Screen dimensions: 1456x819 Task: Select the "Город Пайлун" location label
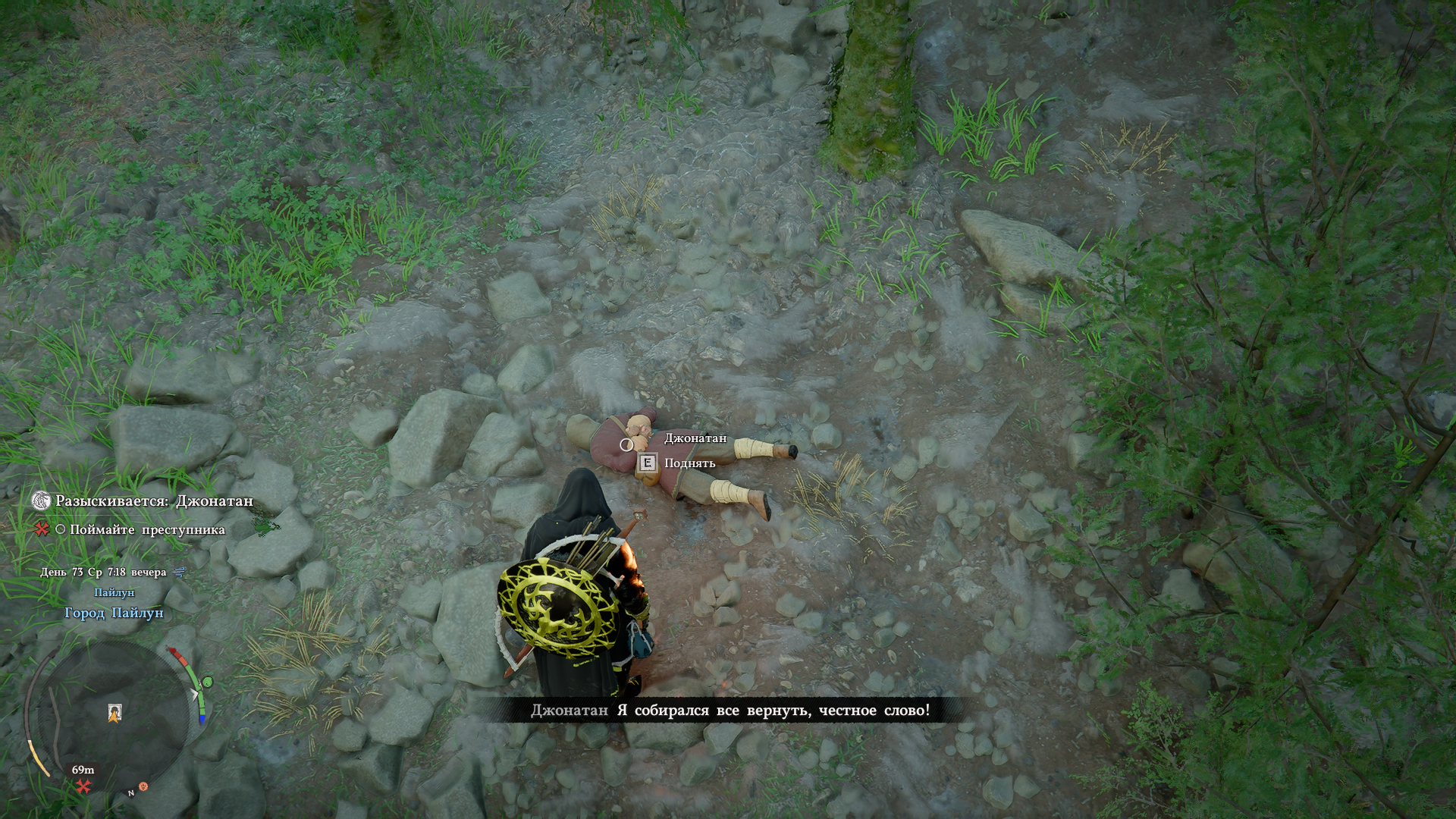(114, 613)
